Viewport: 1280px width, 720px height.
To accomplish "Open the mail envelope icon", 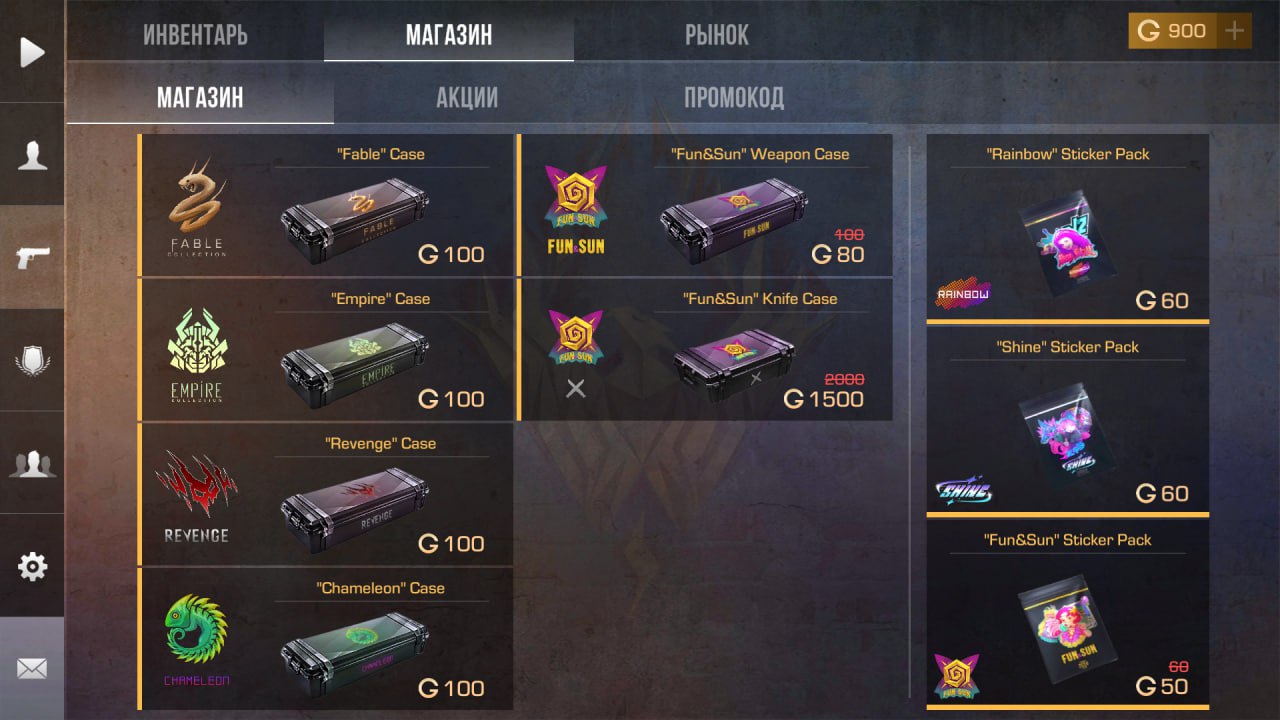I will click(x=32, y=668).
